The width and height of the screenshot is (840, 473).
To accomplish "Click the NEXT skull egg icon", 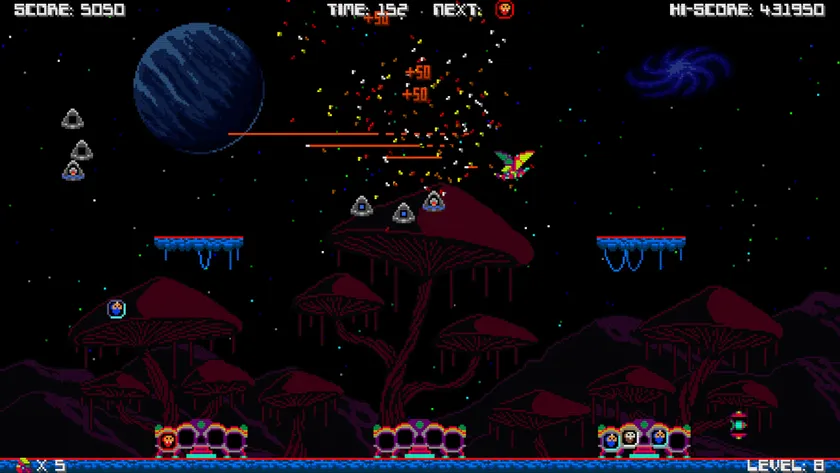I will [x=505, y=10].
